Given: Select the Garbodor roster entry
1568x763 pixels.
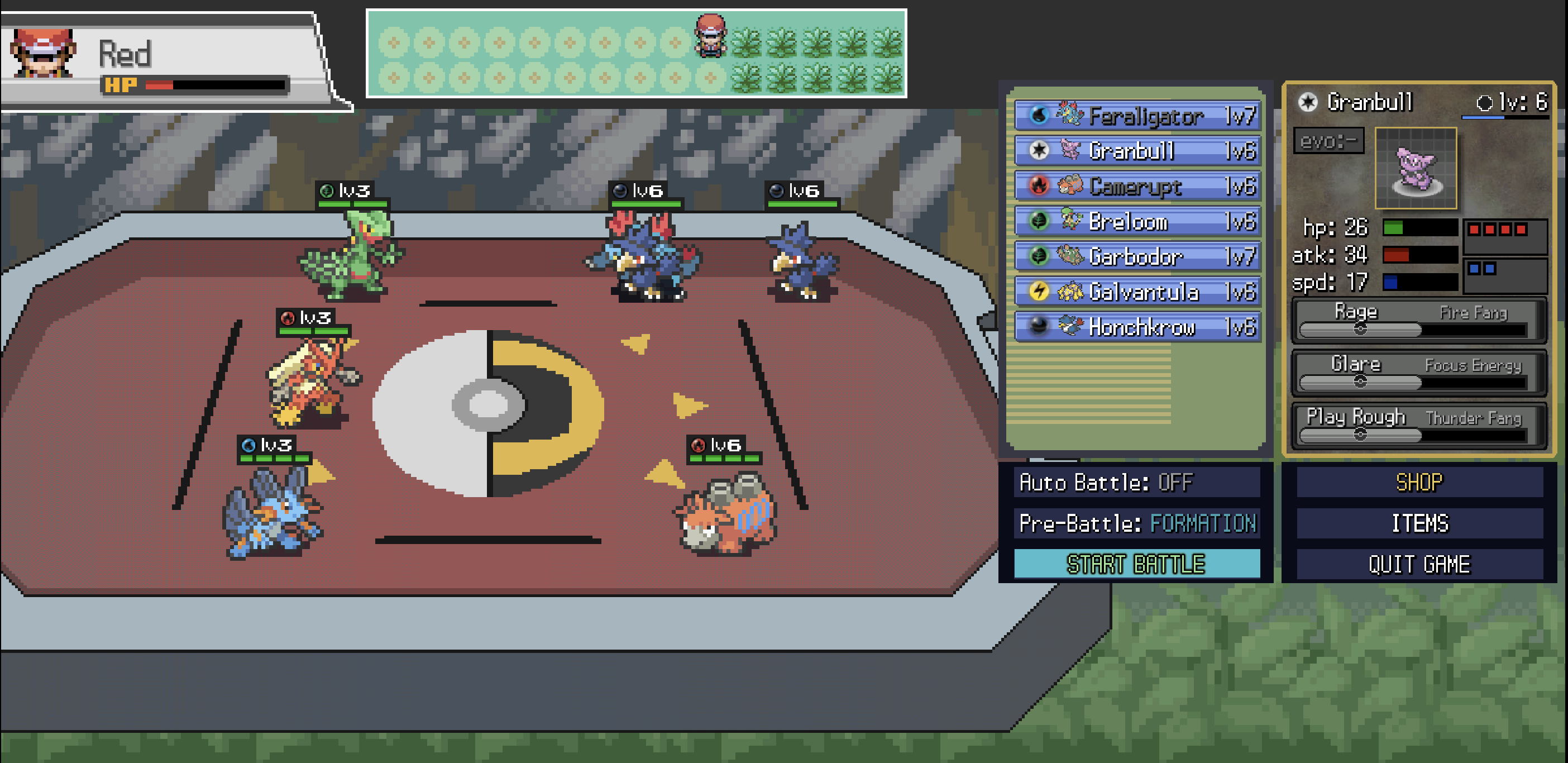Looking at the screenshot, I should coord(1137,256).
